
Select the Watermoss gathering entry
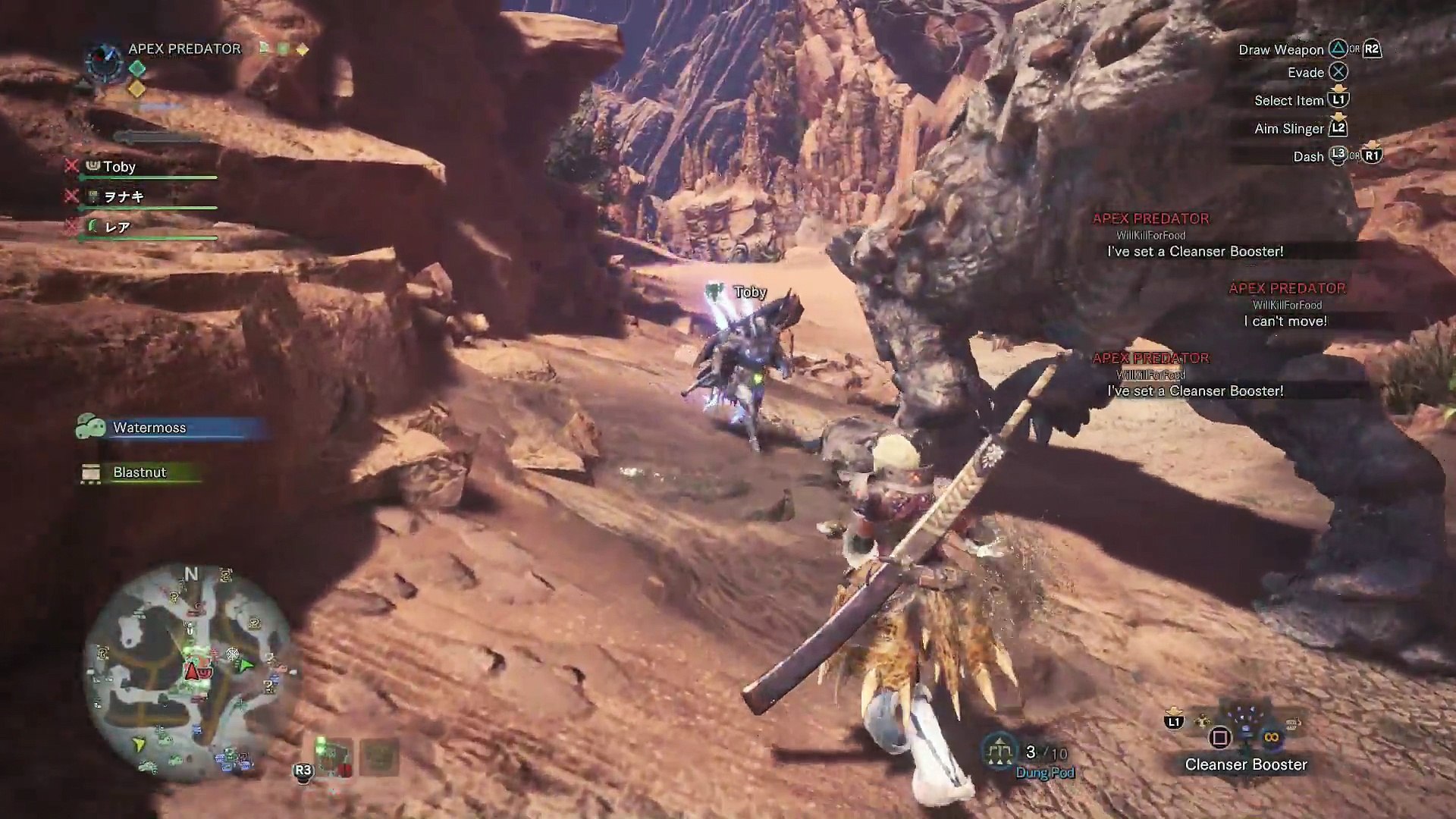tap(149, 428)
